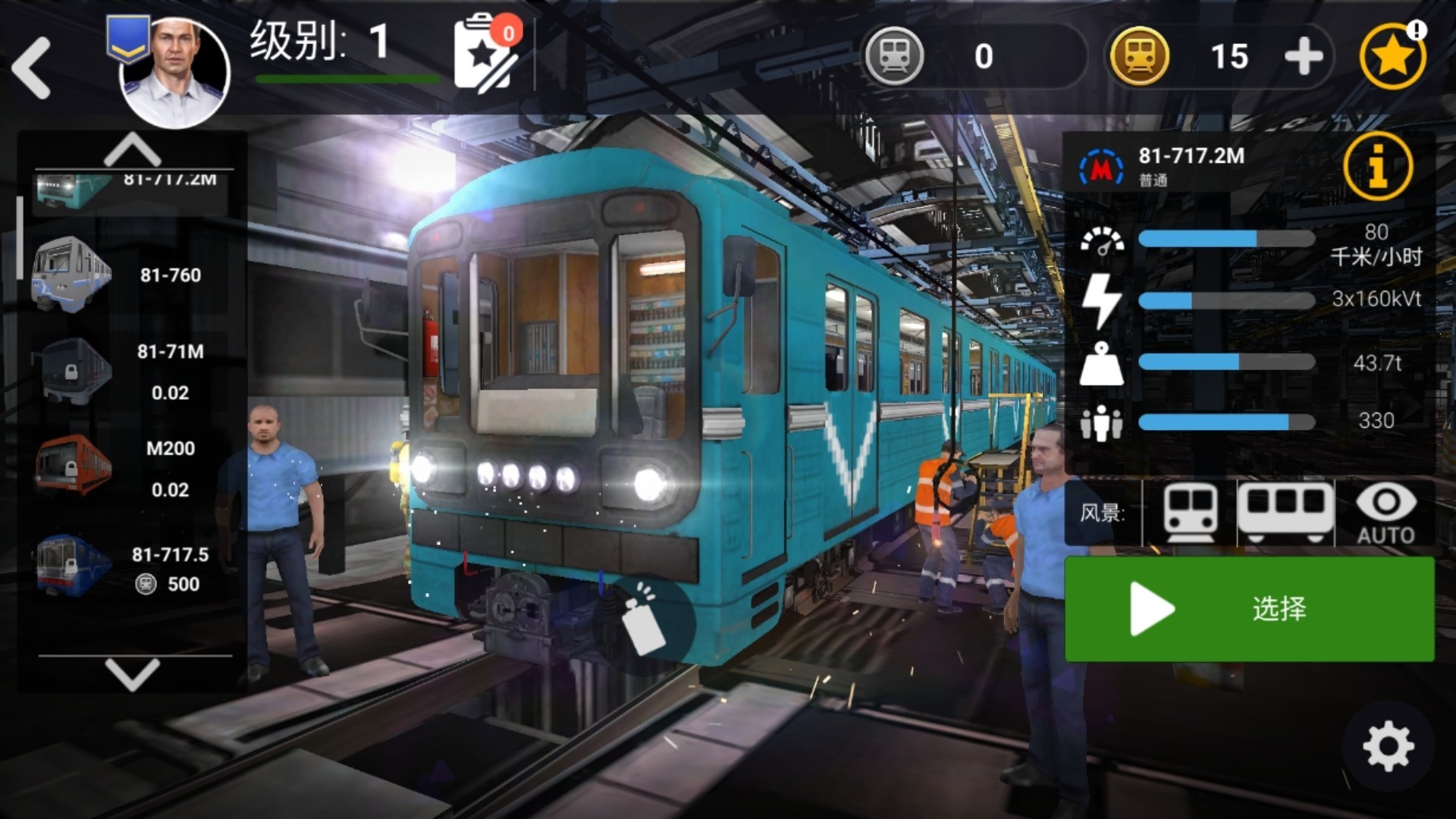Open the clipboard missions icon
1456x819 pixels.
(485, 55)
